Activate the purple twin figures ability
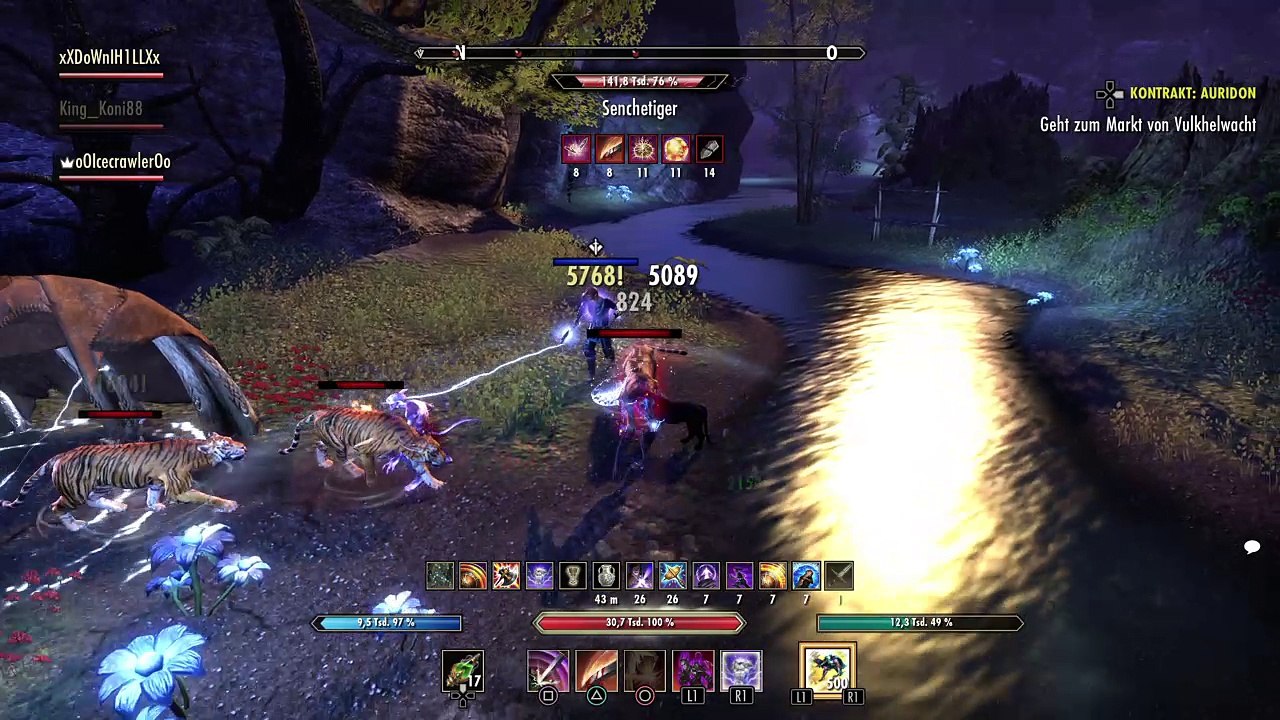Viewport: 1280px width, 720px height. tap(693, 670)
